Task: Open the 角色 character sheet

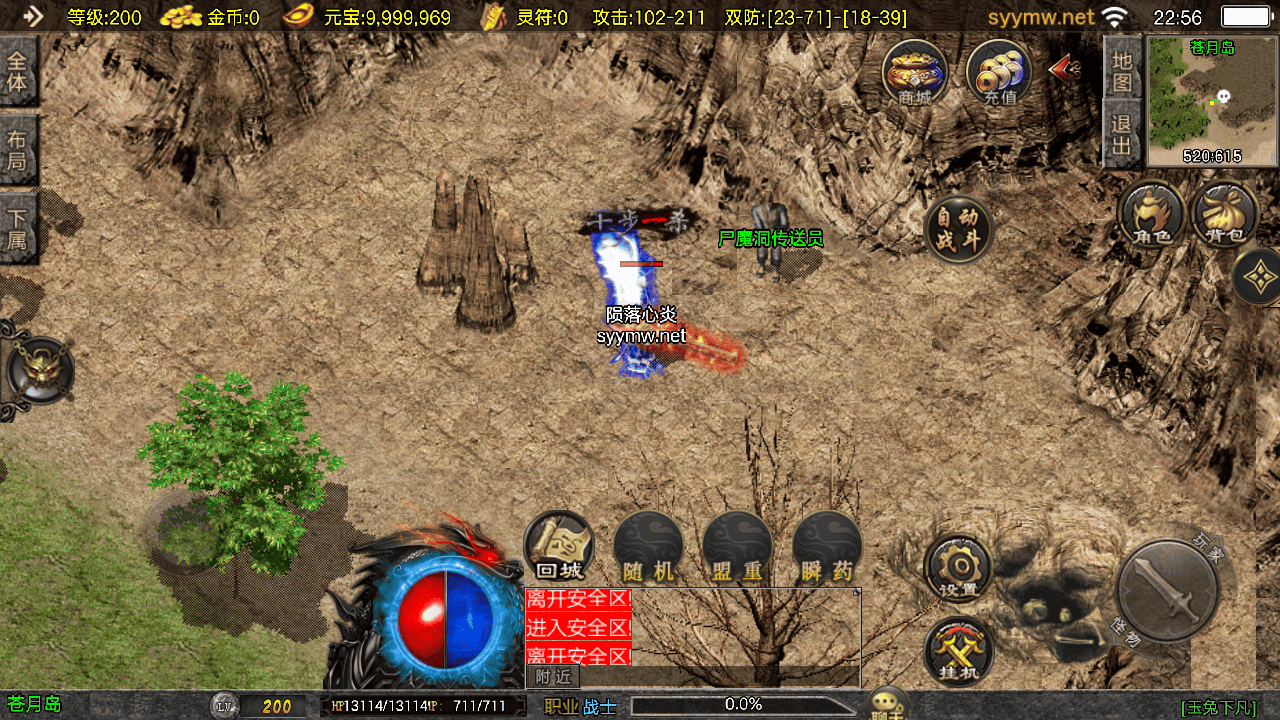Action: point(1152,214)
